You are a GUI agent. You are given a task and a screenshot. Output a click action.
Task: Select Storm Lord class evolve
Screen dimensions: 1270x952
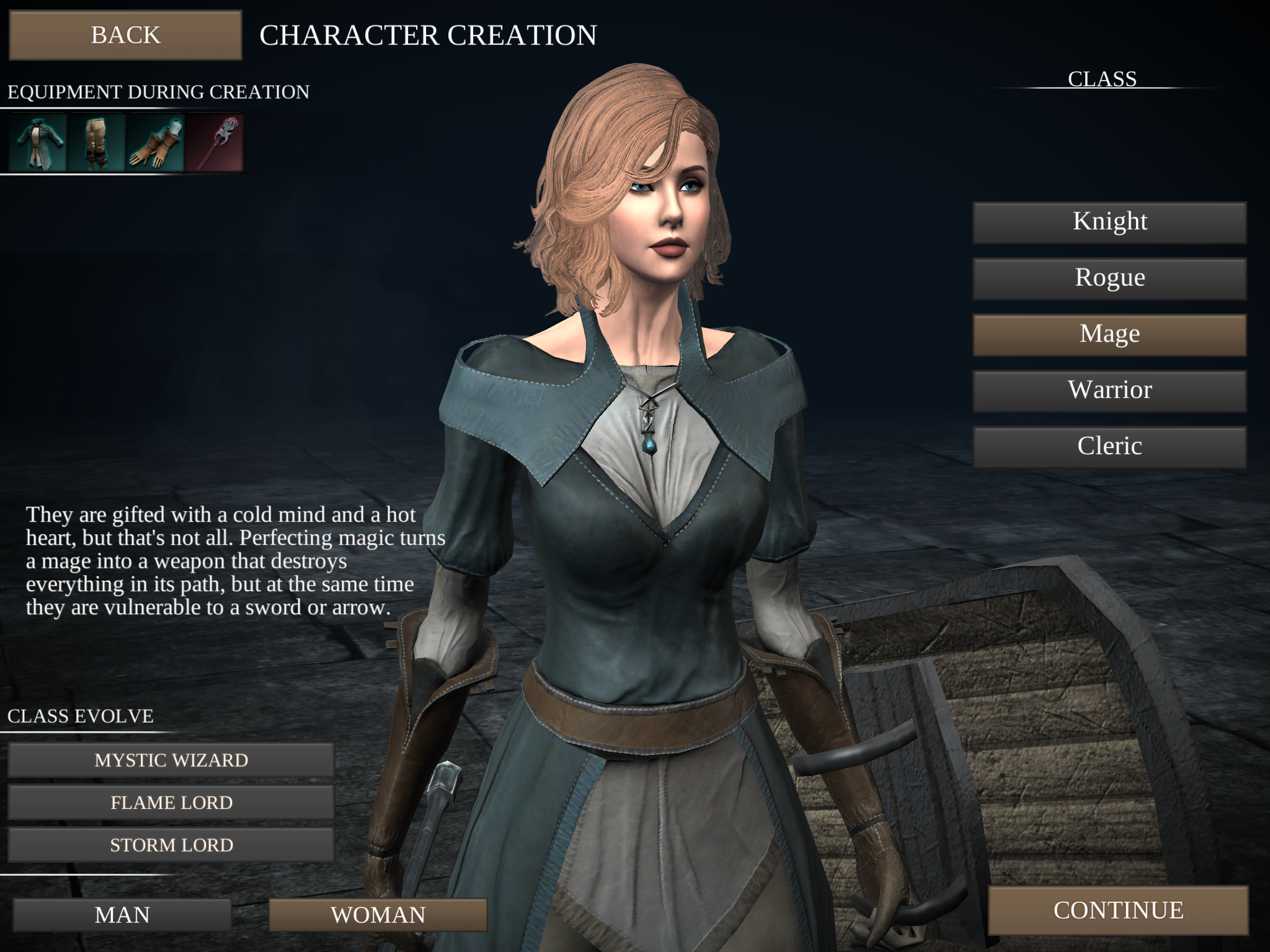172,844
